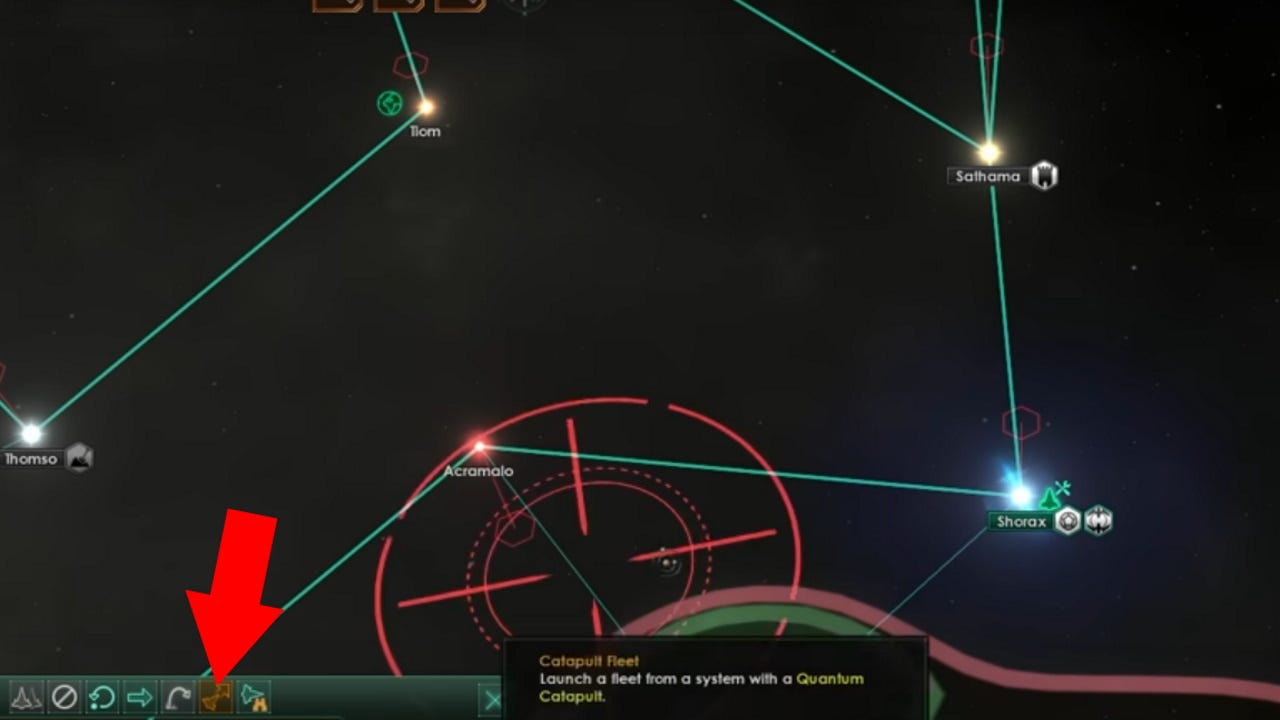The height and width of the screenshot is (720, 1280).
Task: Click the fortress icon beside Sathama
Action: click(x=1045, y=176)
